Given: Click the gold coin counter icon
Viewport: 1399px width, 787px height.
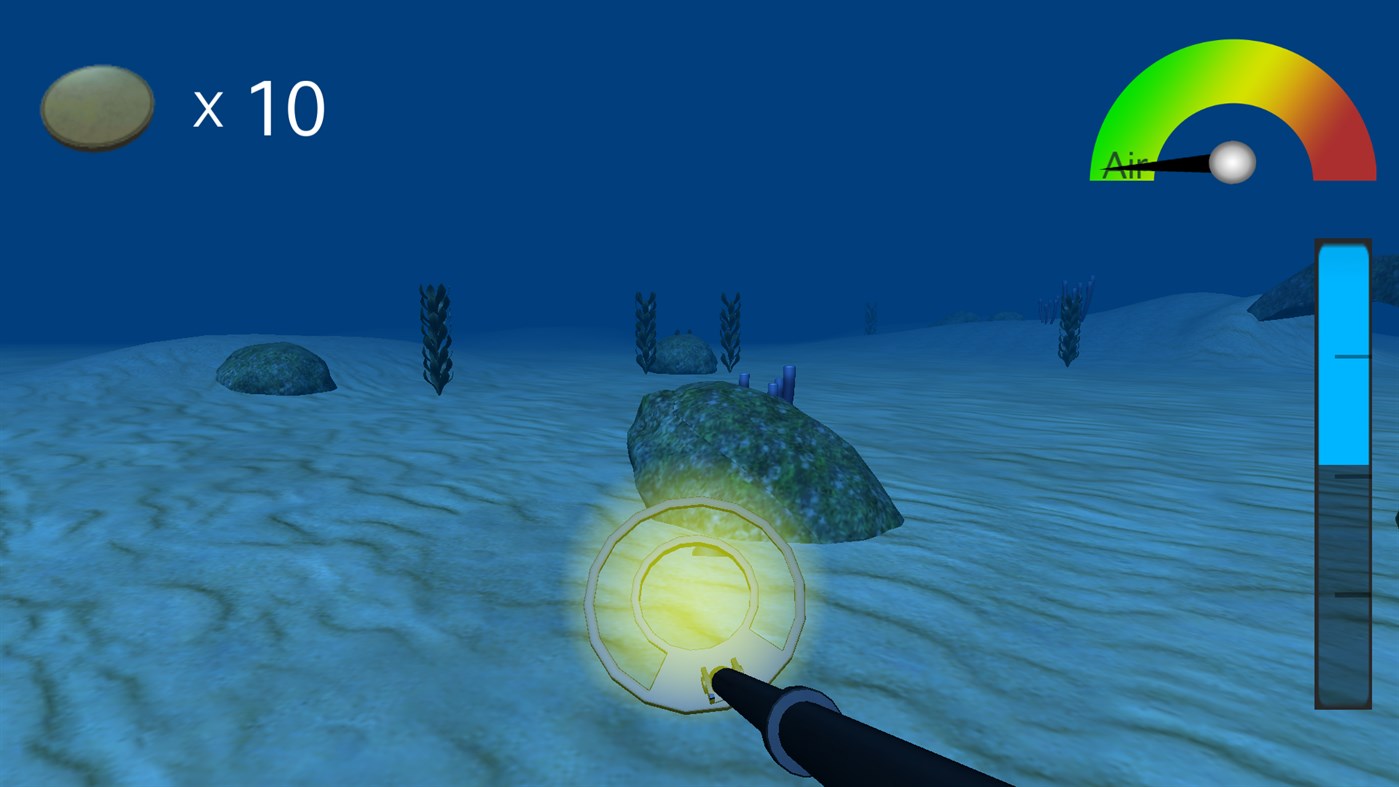Looking at the screenshot, I should click(96, 107).
